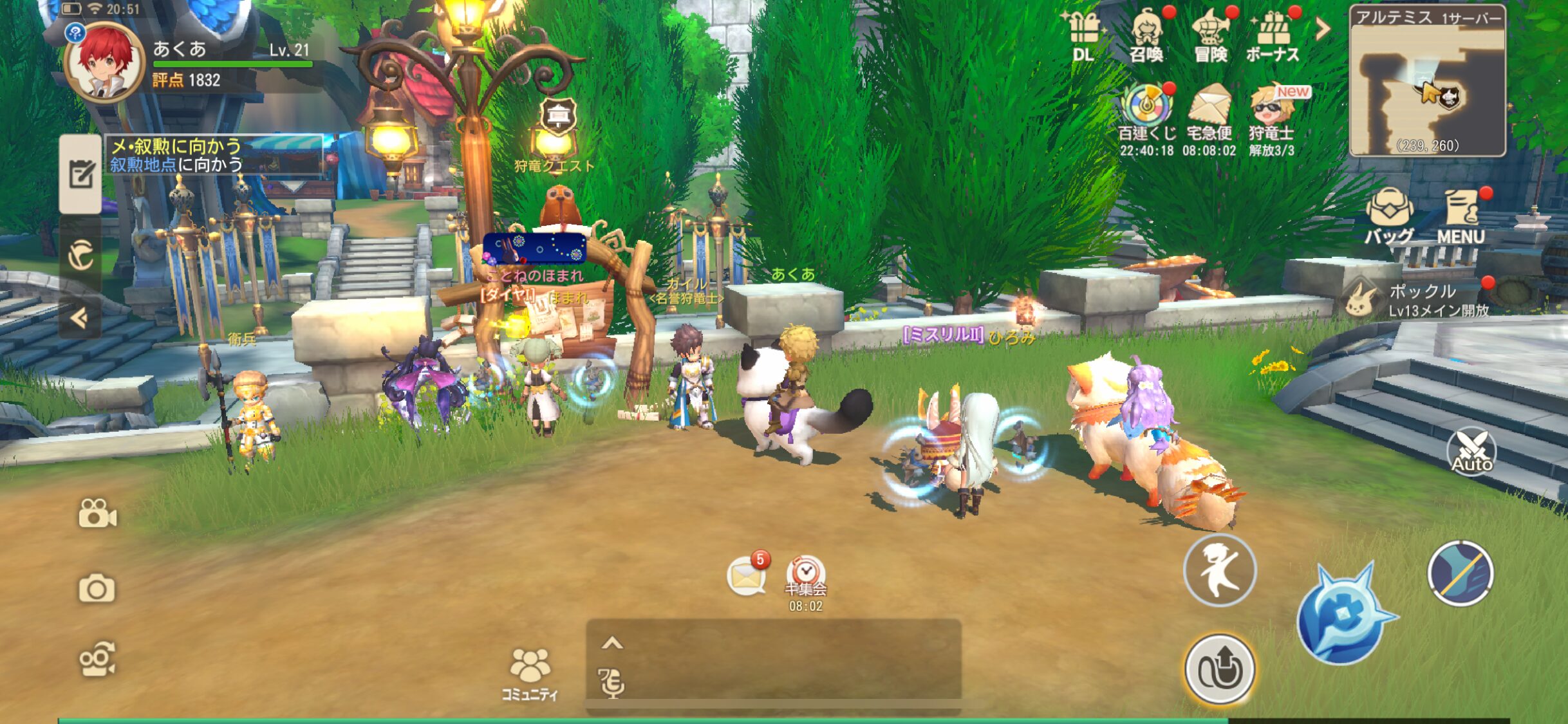The image size is (1568, 724).
Task: Open the MENU scroll icon
Action: pyautogui.click(x=1461, y=216)
